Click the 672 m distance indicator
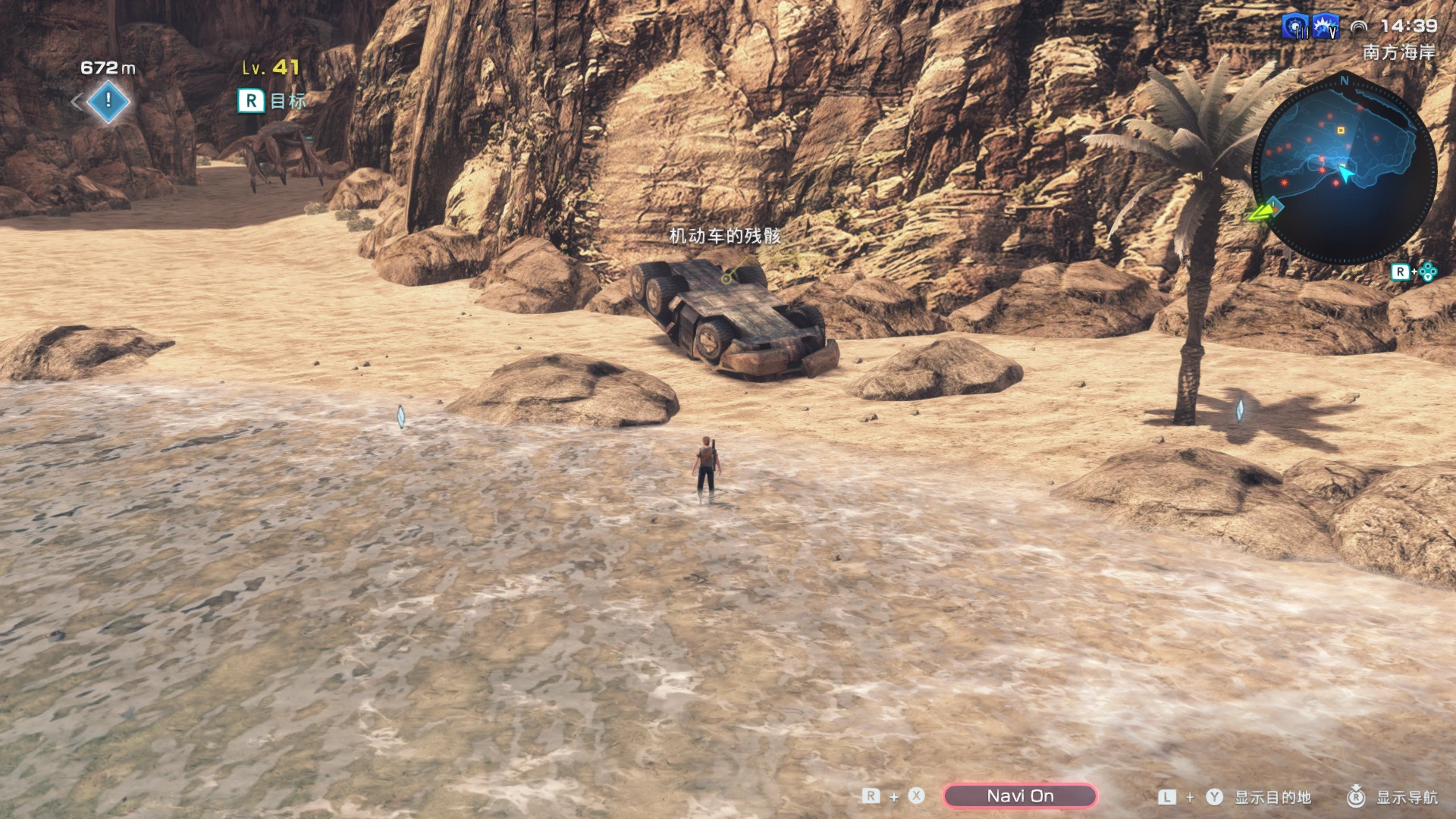The height and width of the screenshot is (819, 1456). 107,67
